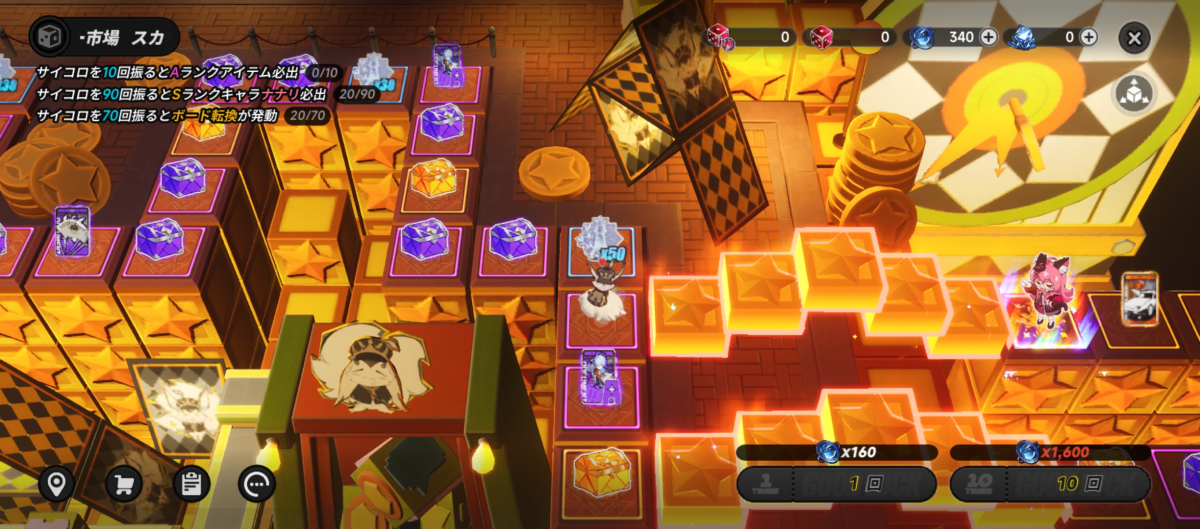Select the Sランクキャラ guarantee tracker line
1200x529 pixels.
205,94
